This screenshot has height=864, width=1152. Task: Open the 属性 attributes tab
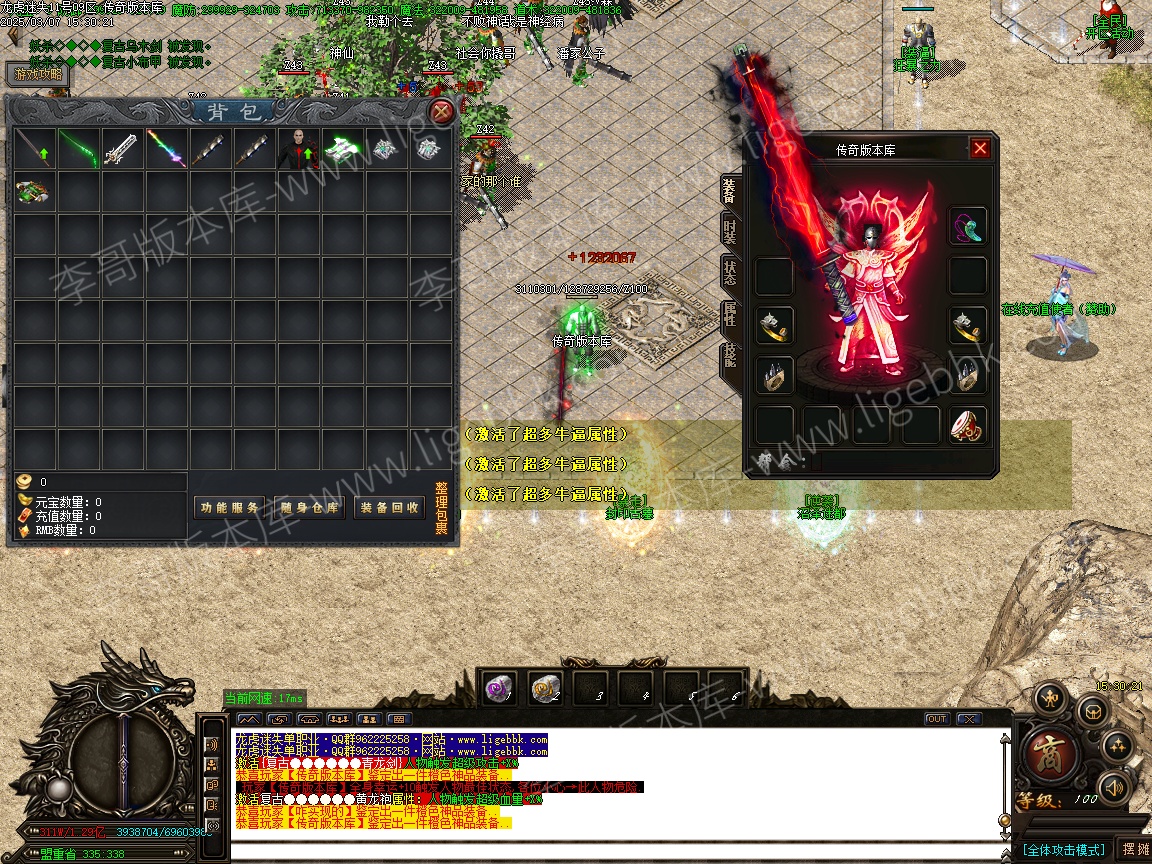coord(730,315)
